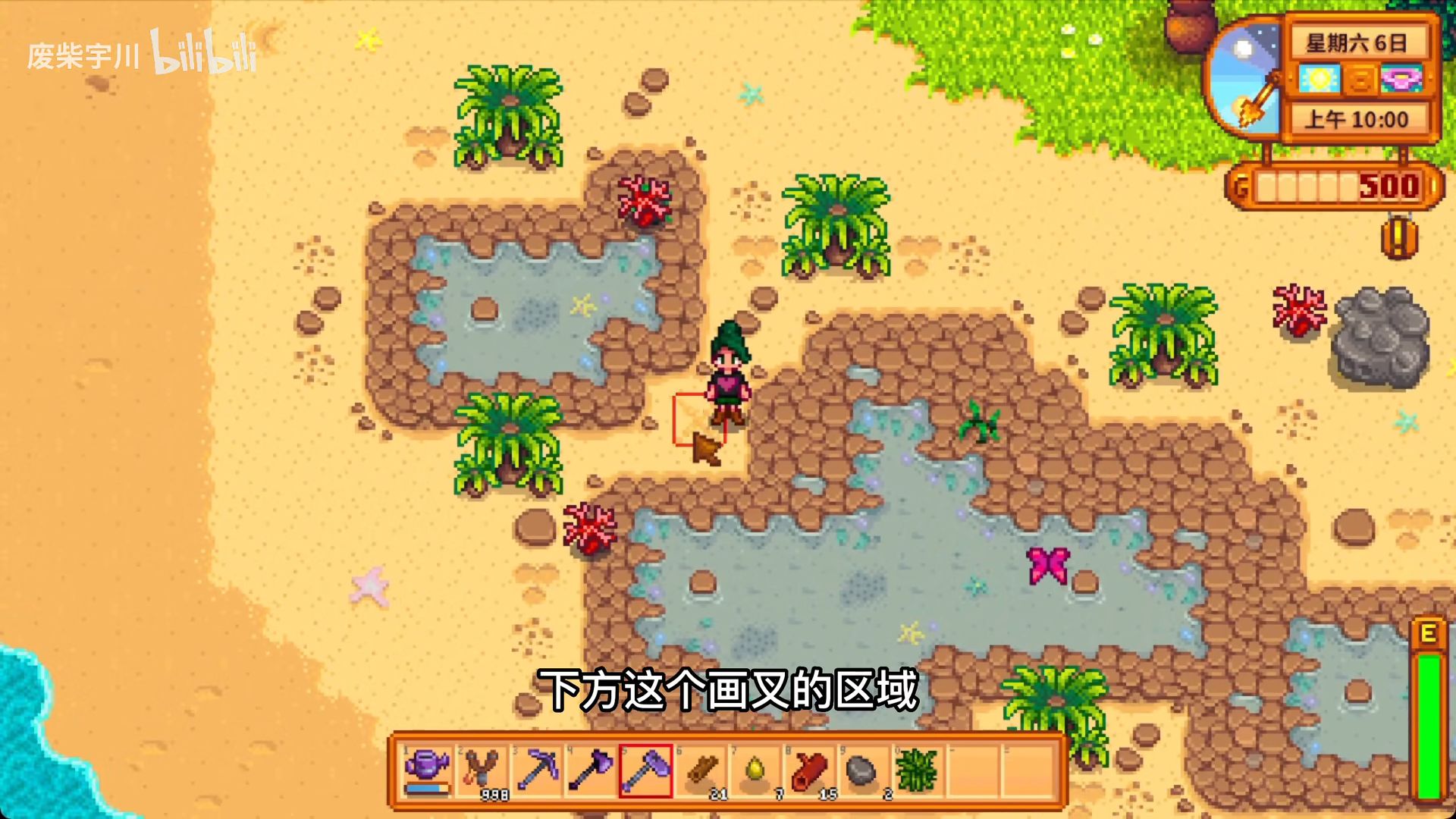Click the pink flower season icon

click(1401, 79)
